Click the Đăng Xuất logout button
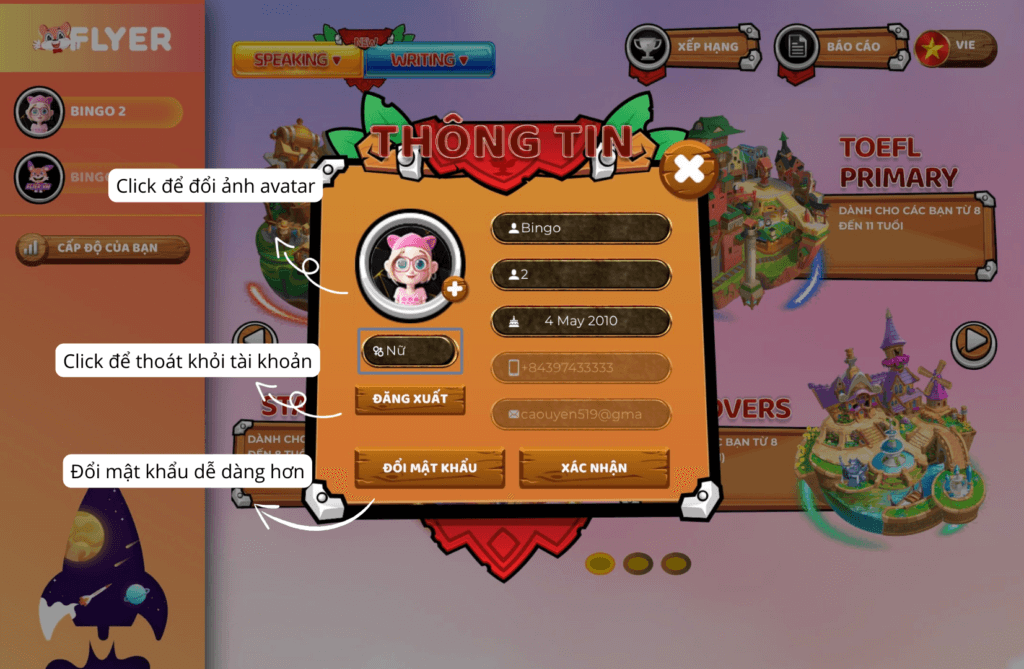 [410, 399]
